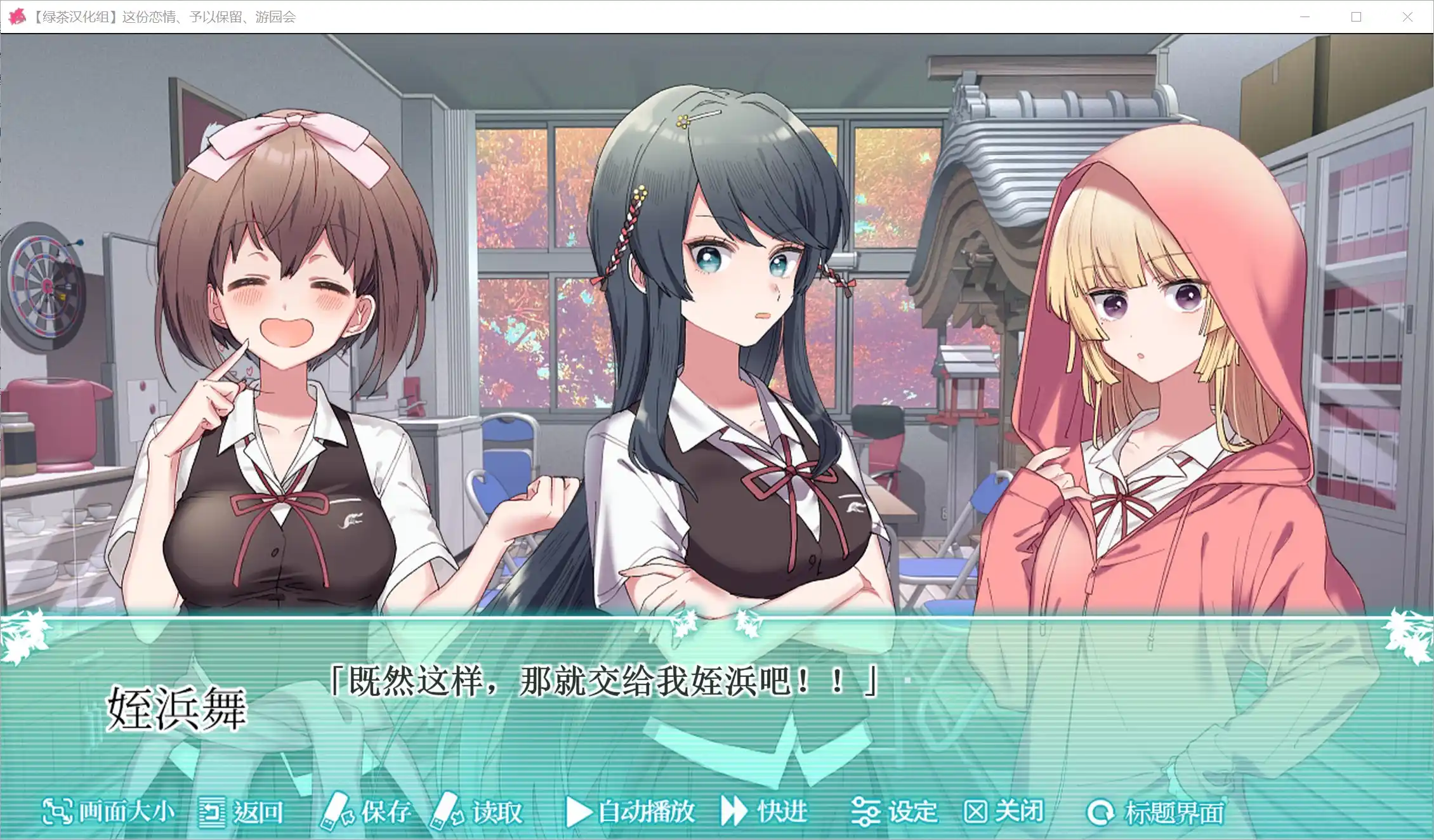Save the game with 保存
Image resolution: width=1434 pixels, height=840 pixels.
click(x=366, y=811)
